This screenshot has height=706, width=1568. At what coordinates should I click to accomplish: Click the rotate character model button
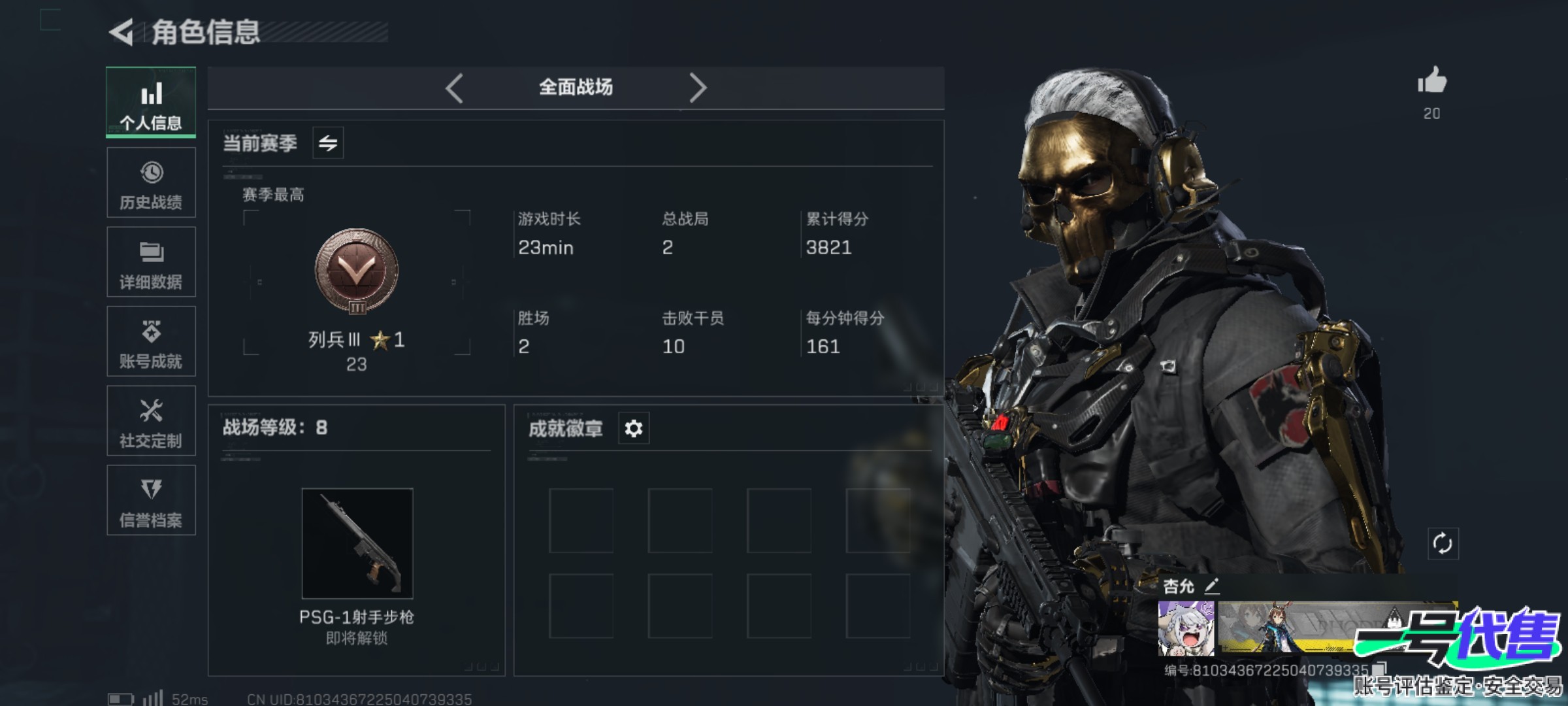[1442, 543]
